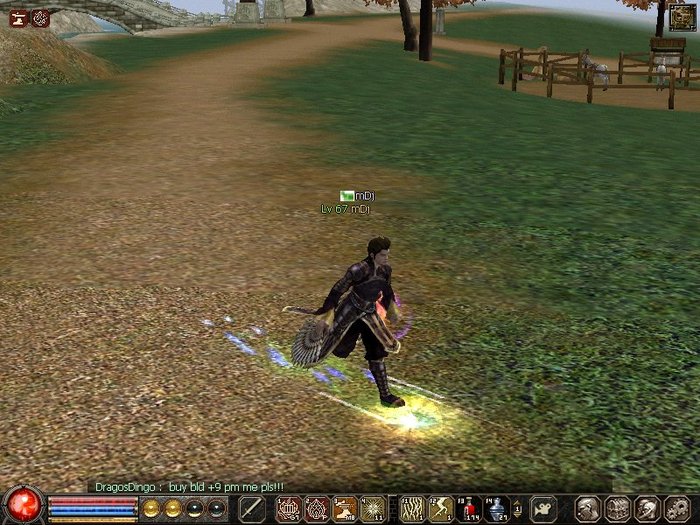Open the character window button

(x=589, y=509)
